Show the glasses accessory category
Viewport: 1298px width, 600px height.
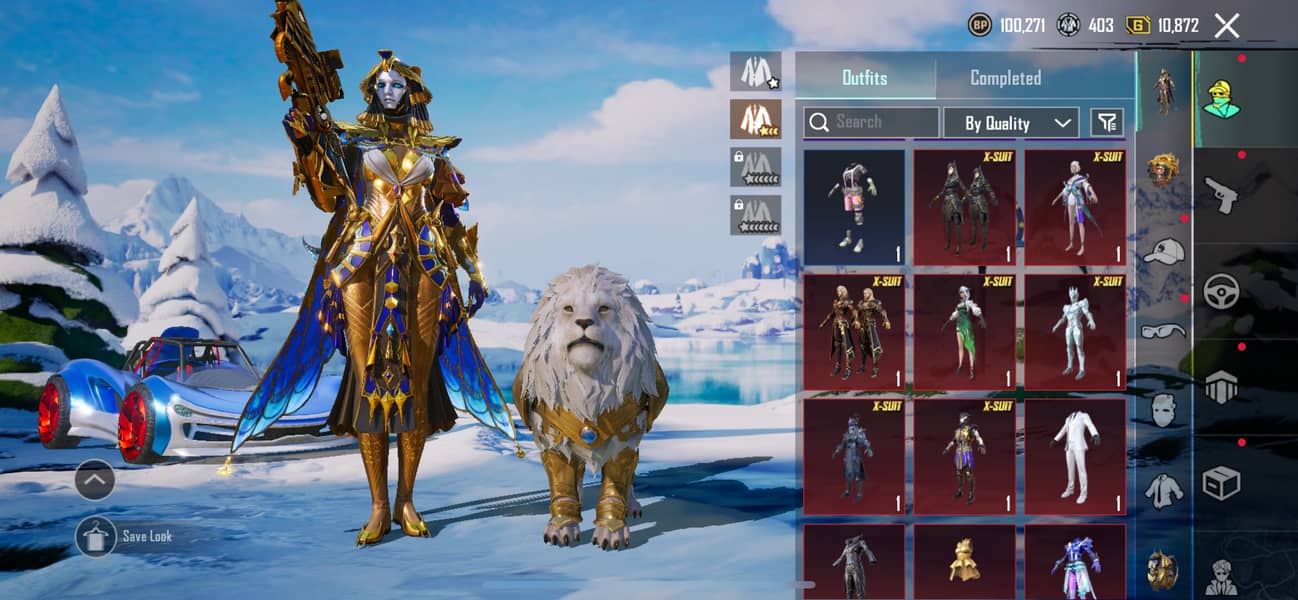[x=1163, y=331]
